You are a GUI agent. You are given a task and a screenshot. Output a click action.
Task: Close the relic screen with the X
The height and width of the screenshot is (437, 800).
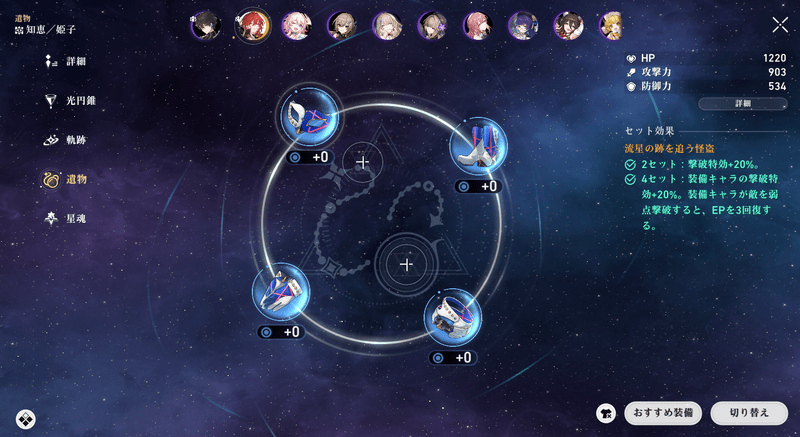click(780, 25)
